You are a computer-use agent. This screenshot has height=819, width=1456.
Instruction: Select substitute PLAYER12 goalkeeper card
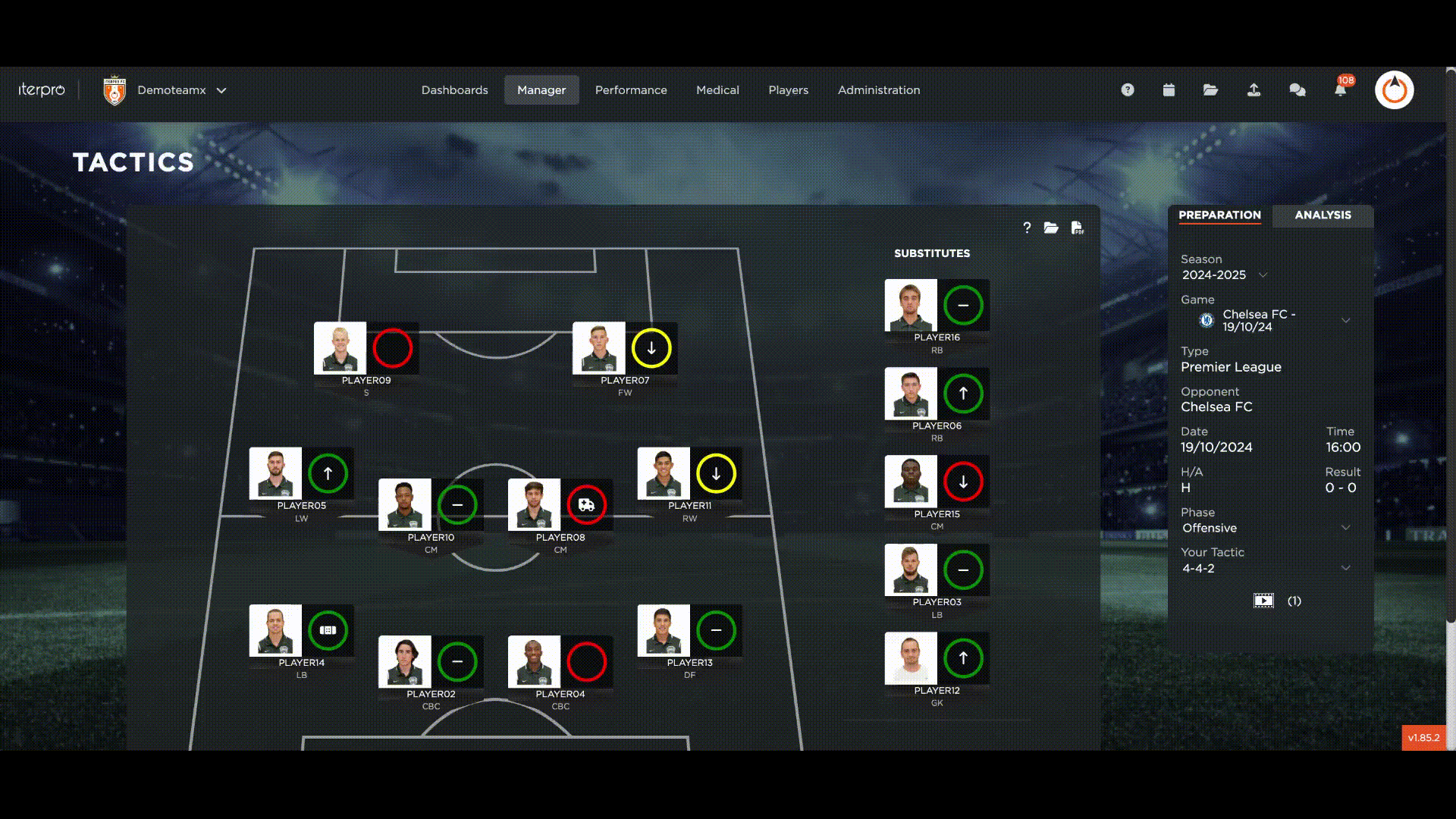[911, 658]
